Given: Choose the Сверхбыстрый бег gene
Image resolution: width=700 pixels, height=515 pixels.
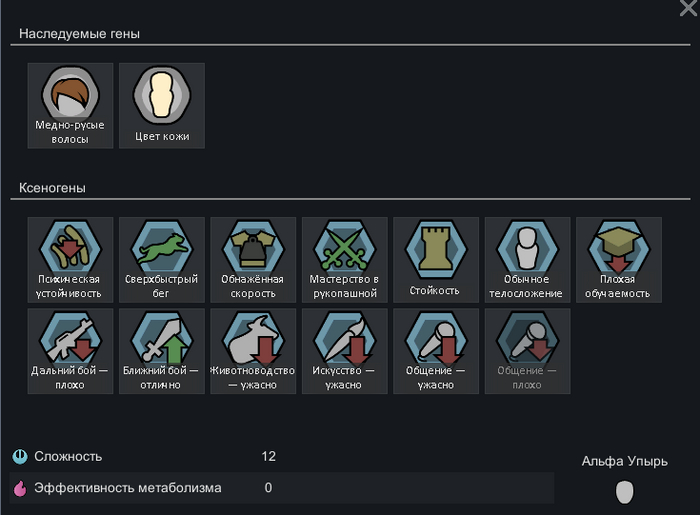Looking at the screenshot, I should point(162,260).
